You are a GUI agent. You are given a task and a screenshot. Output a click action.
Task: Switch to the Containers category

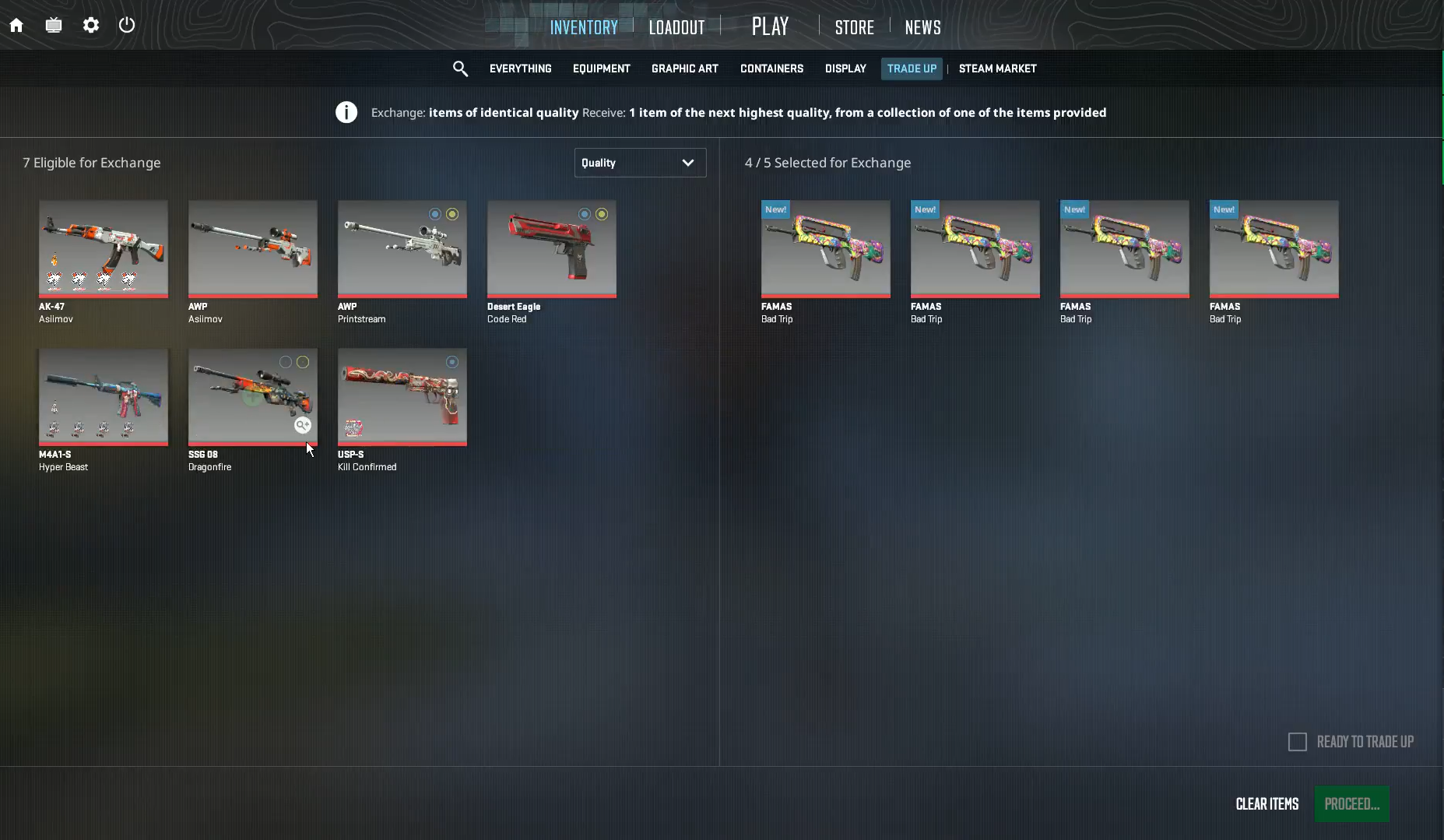coord(771,69)
